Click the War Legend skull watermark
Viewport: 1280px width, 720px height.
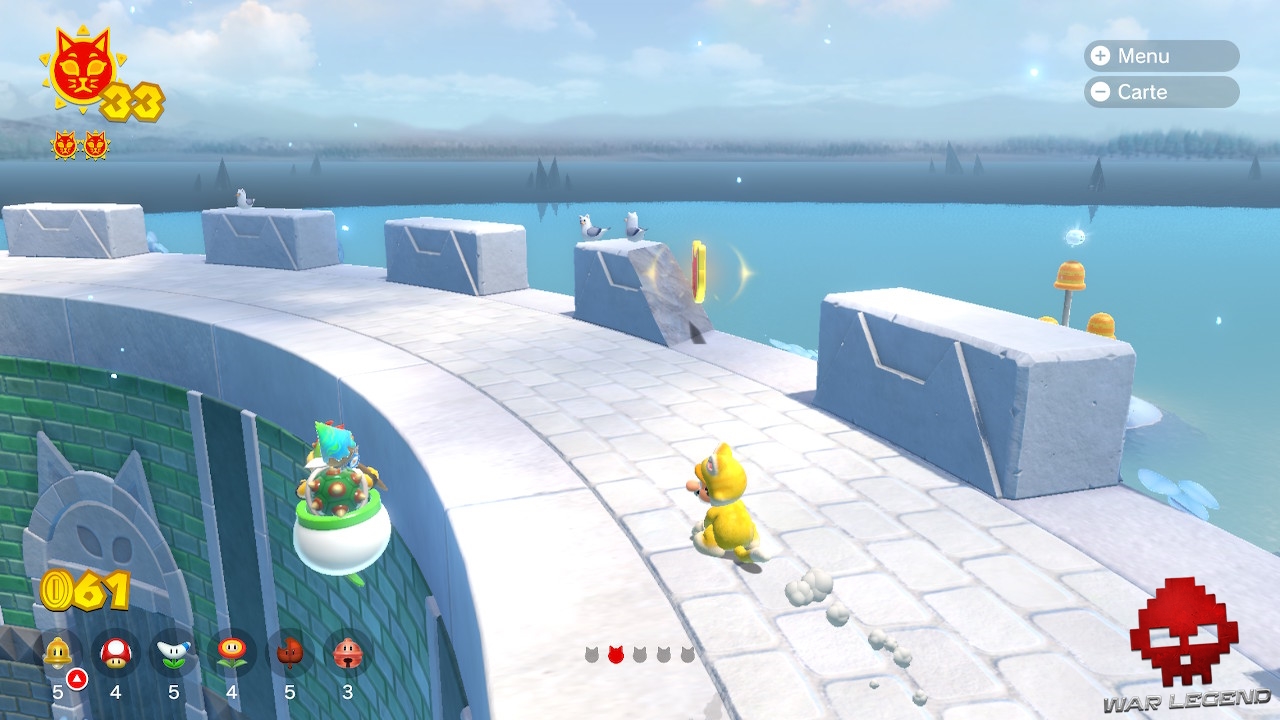click(1182, 645)
